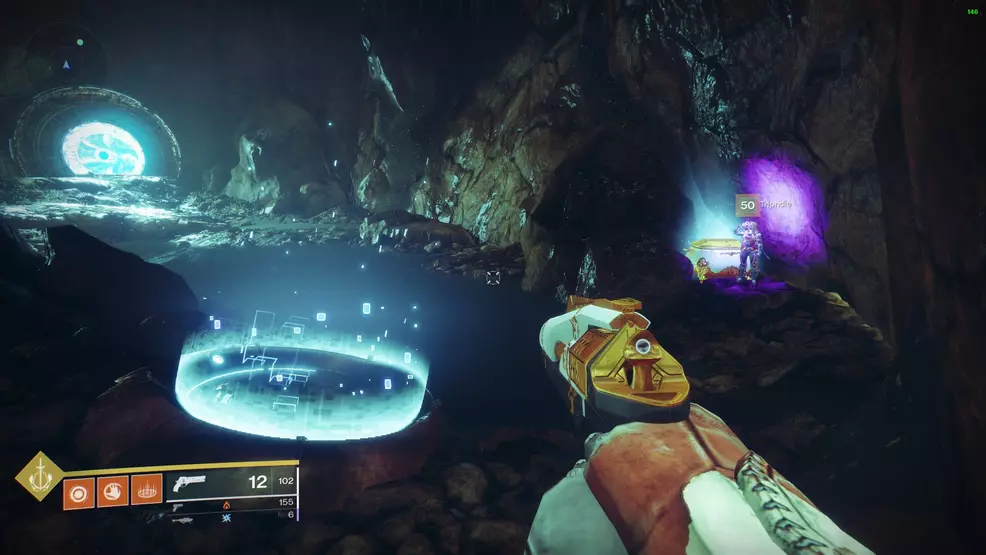Trigger the class ability rift icon
The width and height of the screenshot is (986, 555).
pyautogui.click(x=146, y=490)
